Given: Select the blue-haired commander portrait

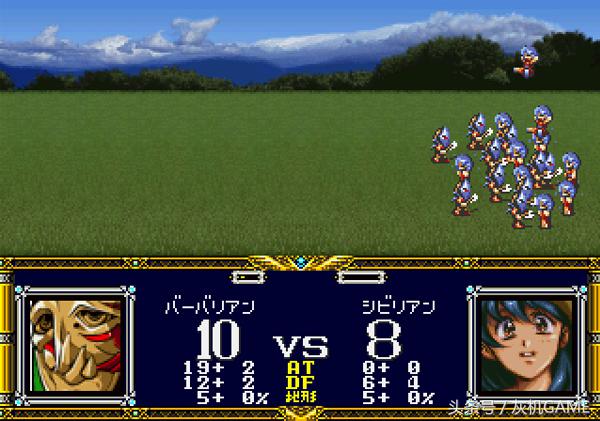Looking at the screenshot, I should click(524, 343).
